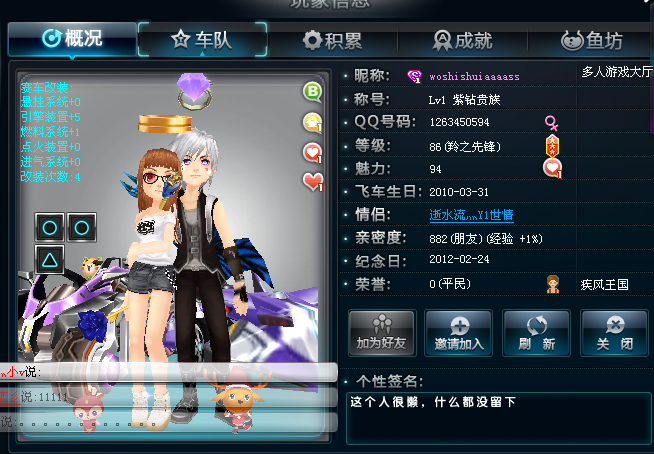Open the character icon in 荣誉 row

(552, 284)
